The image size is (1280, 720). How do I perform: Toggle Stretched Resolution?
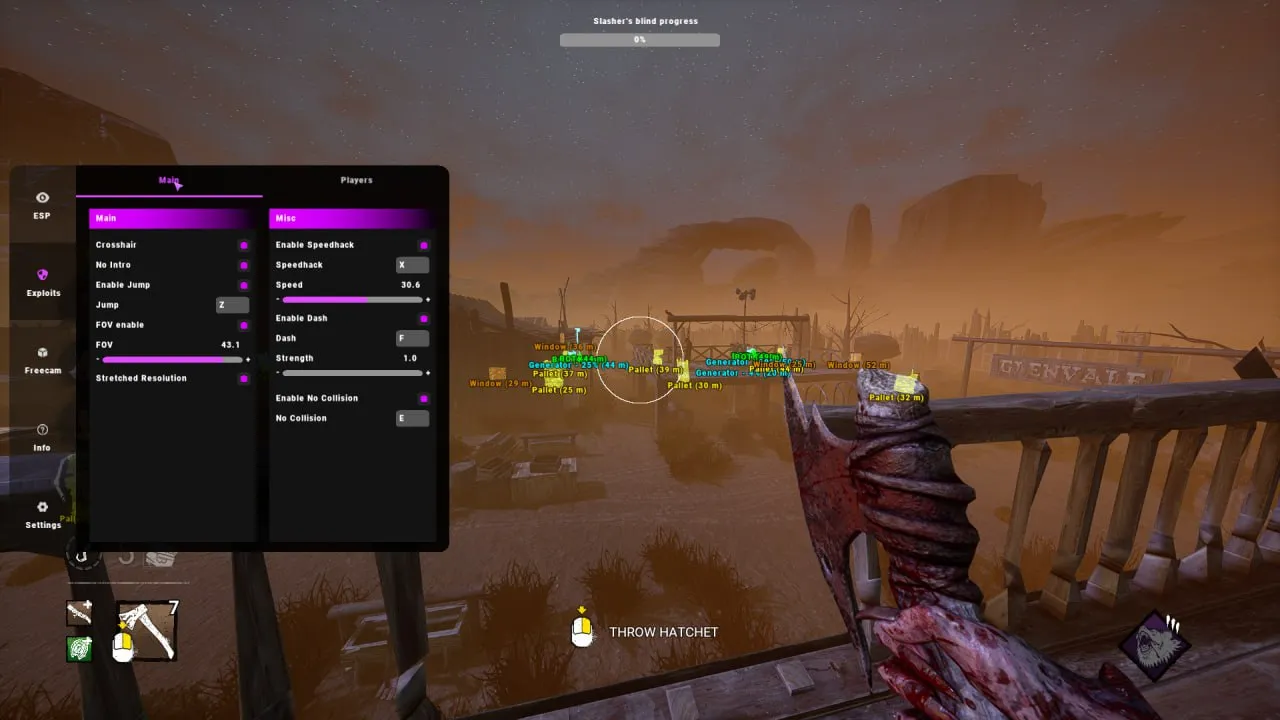point(243,379)
